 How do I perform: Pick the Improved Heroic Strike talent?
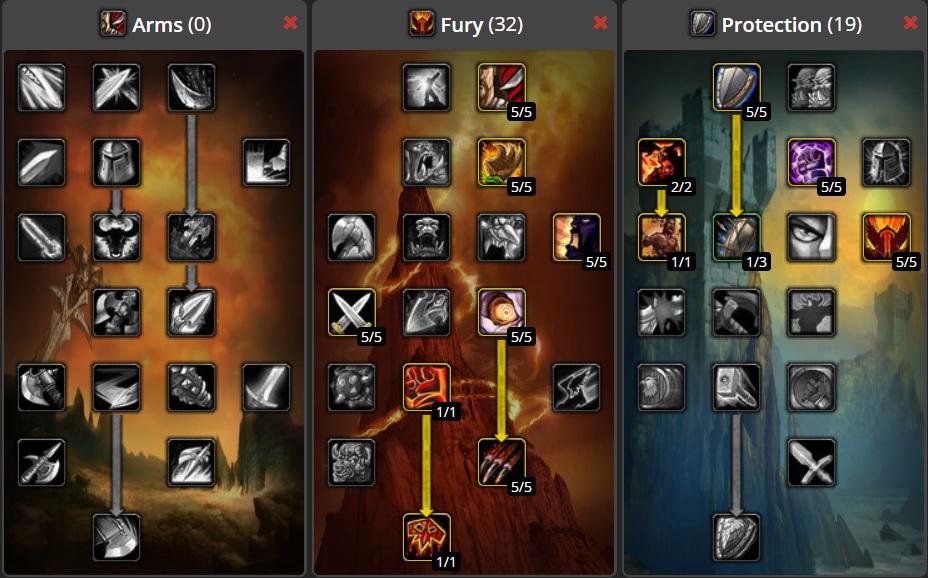point(42,87)
